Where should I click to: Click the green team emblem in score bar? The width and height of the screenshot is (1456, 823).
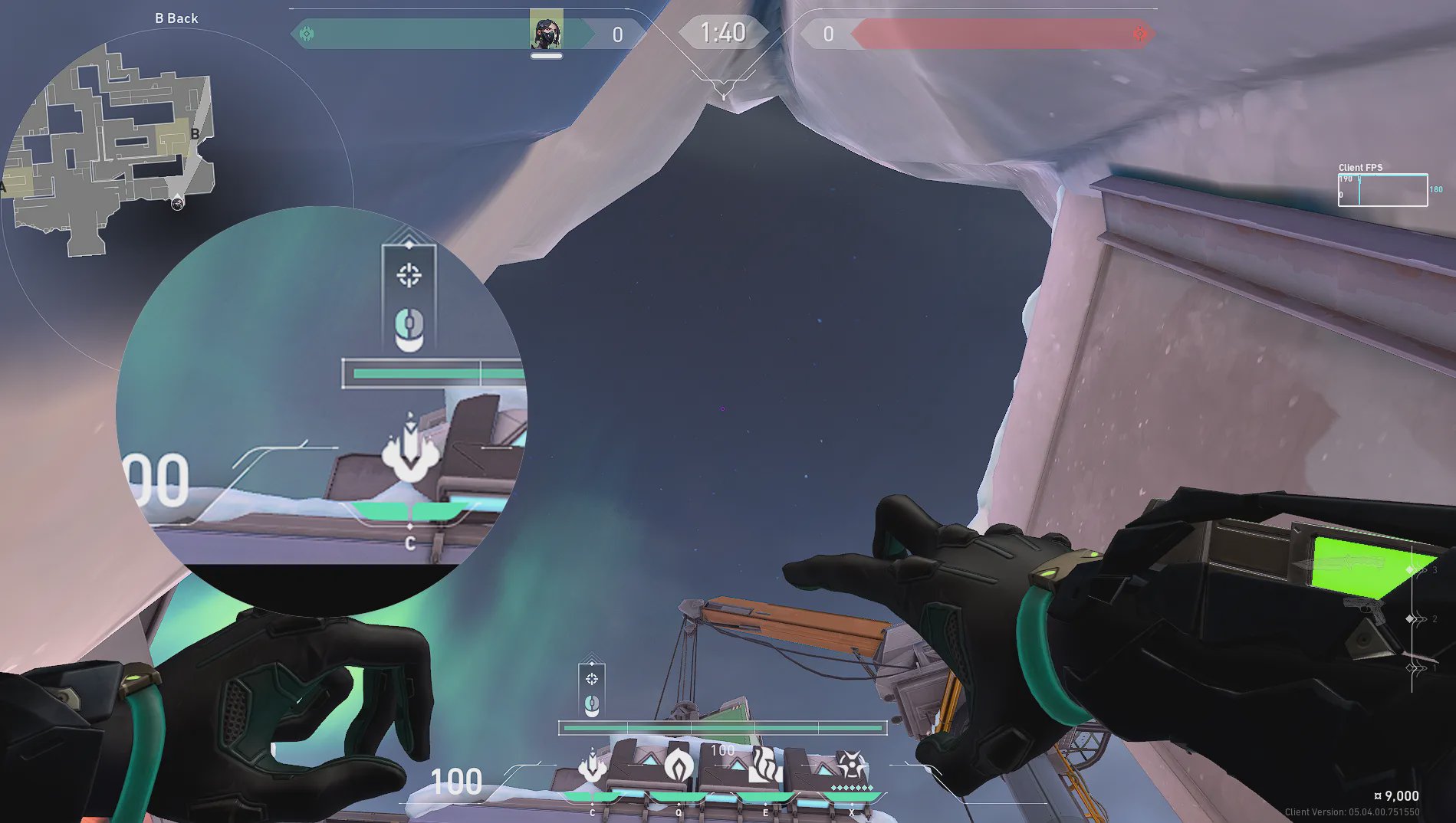(x=307, y=34)
